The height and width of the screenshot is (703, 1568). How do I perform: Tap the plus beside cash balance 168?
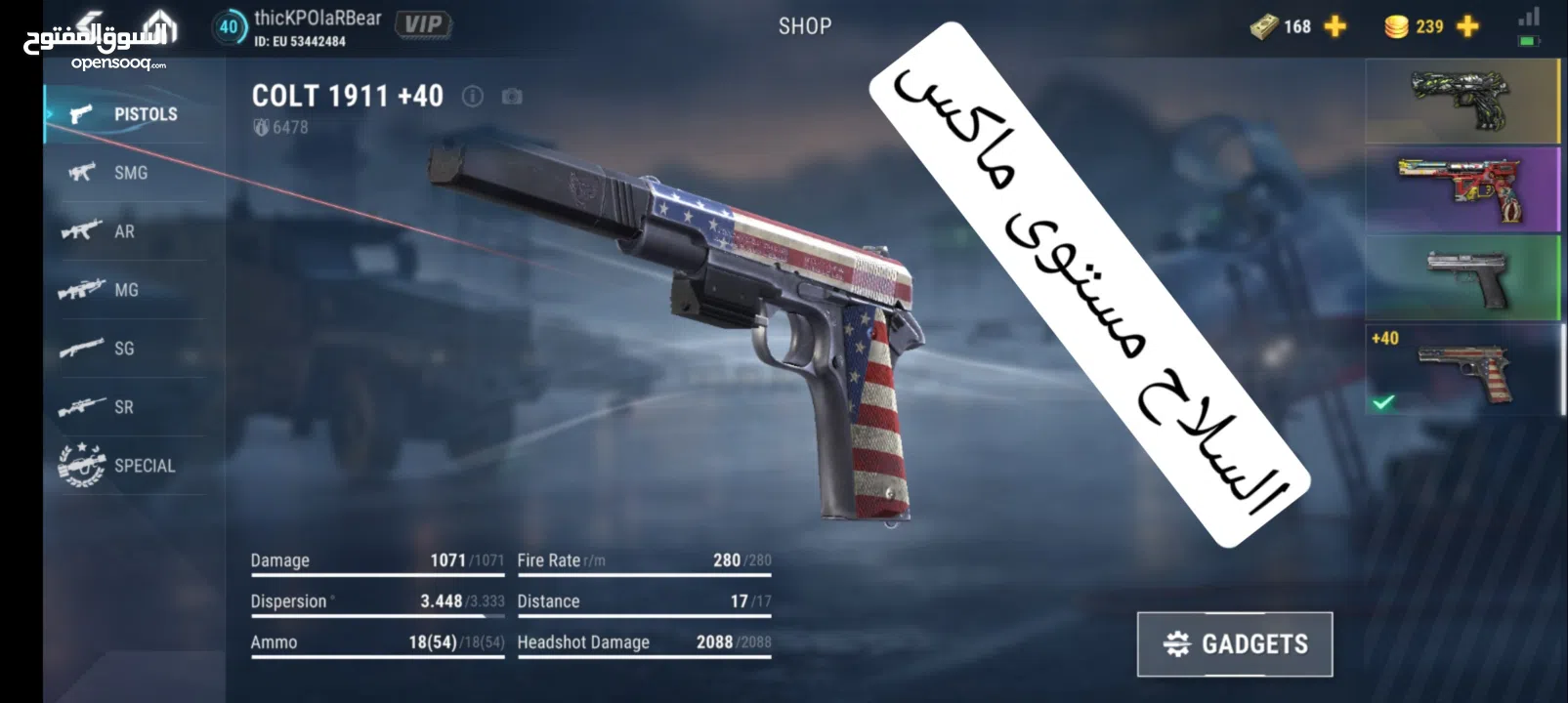[x=1333, y=26]
